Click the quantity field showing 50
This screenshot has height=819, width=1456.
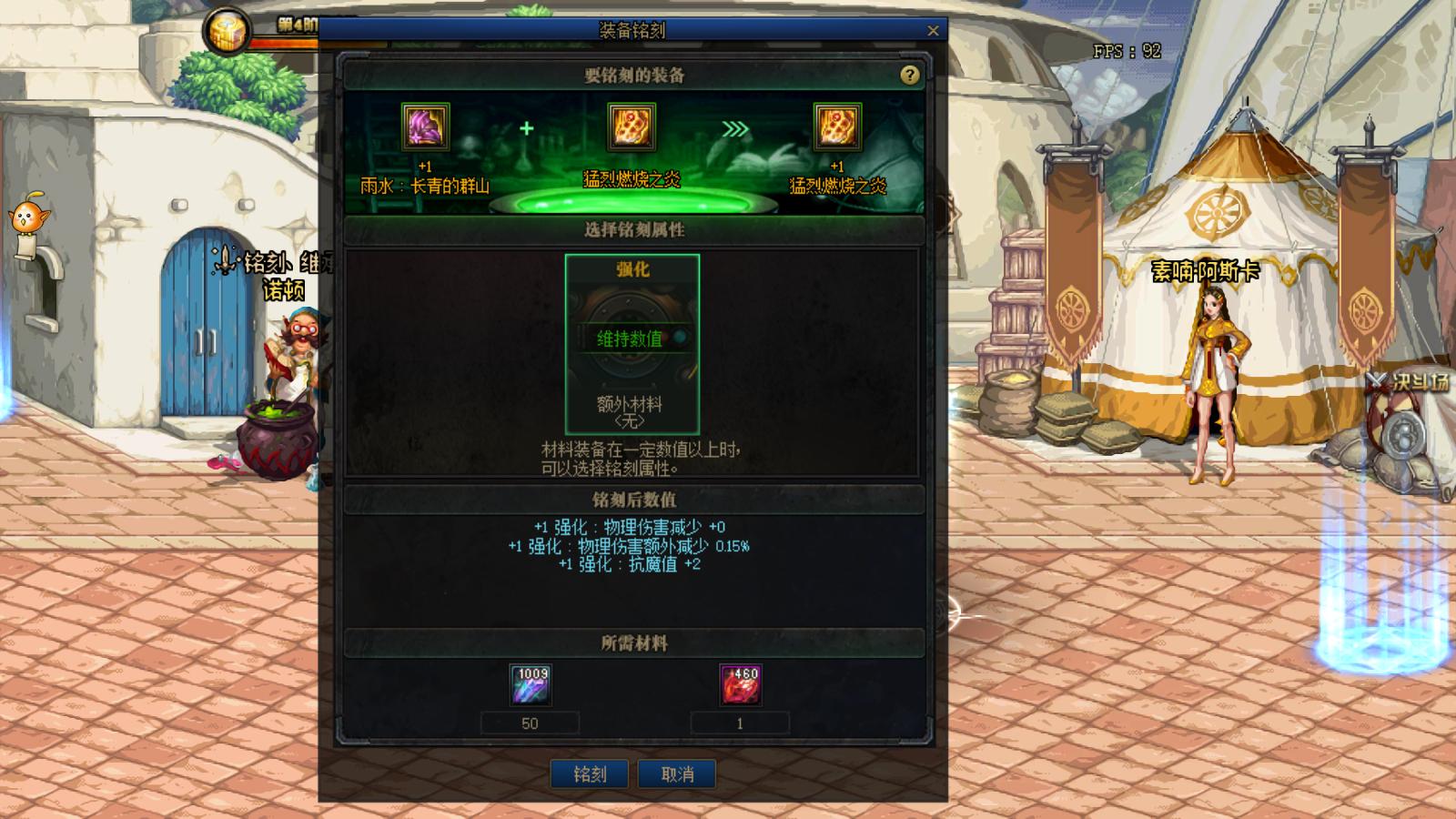coord(531,723)
